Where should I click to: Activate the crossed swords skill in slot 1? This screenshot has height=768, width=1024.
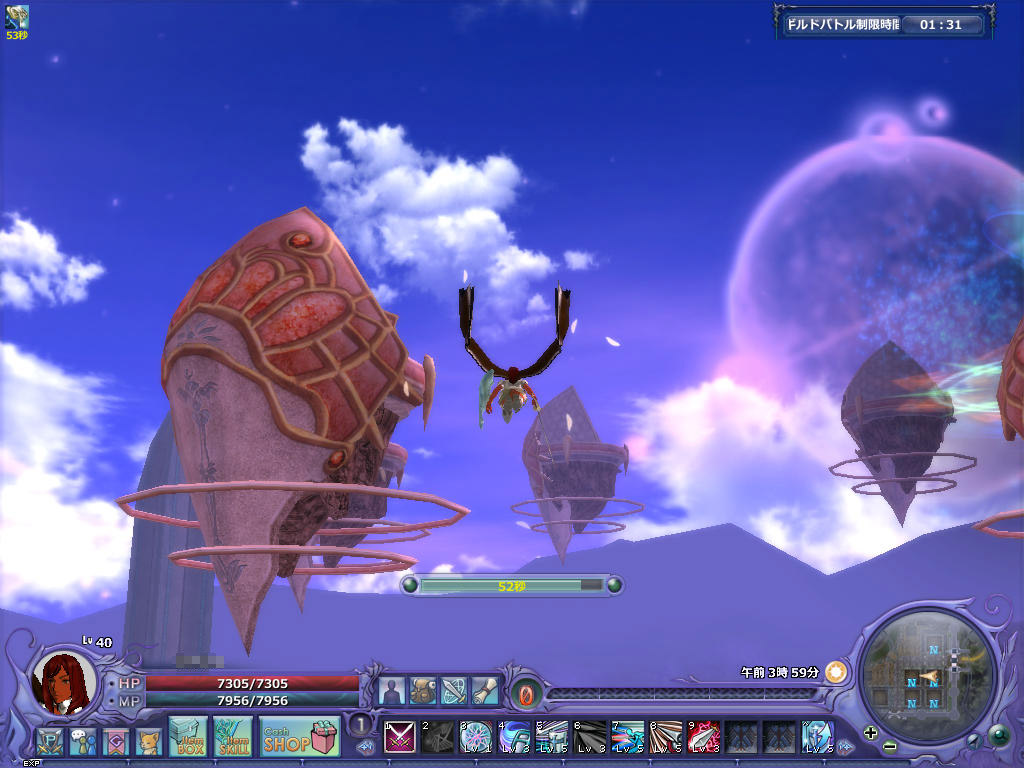400,737
